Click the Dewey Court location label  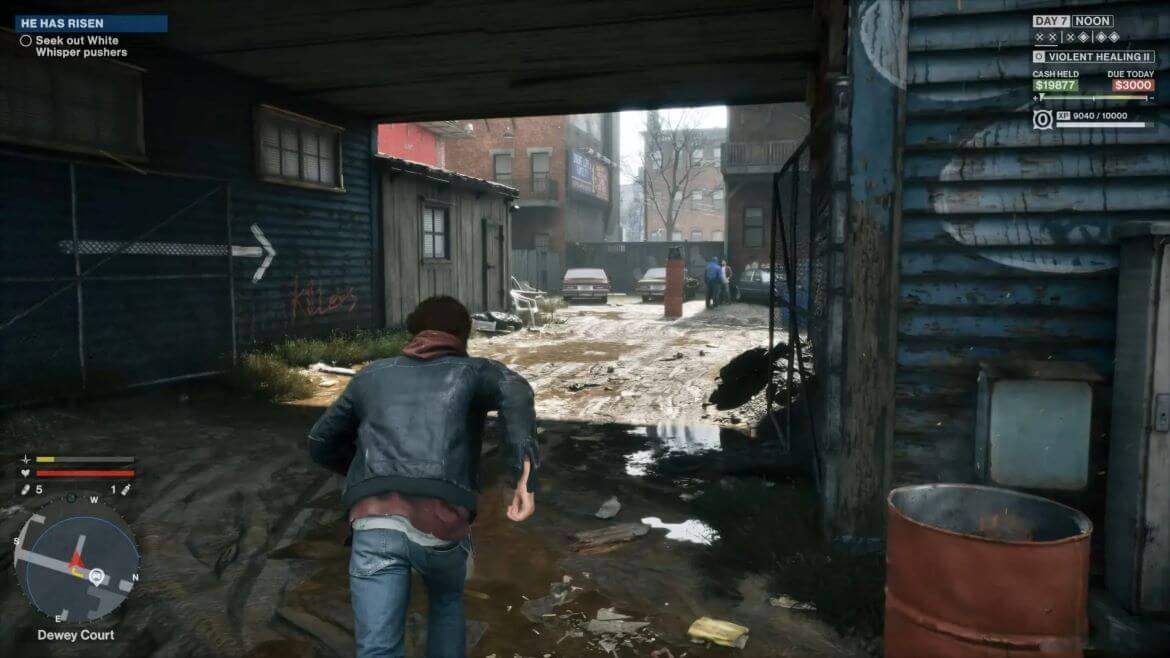(x=76, y=635)
